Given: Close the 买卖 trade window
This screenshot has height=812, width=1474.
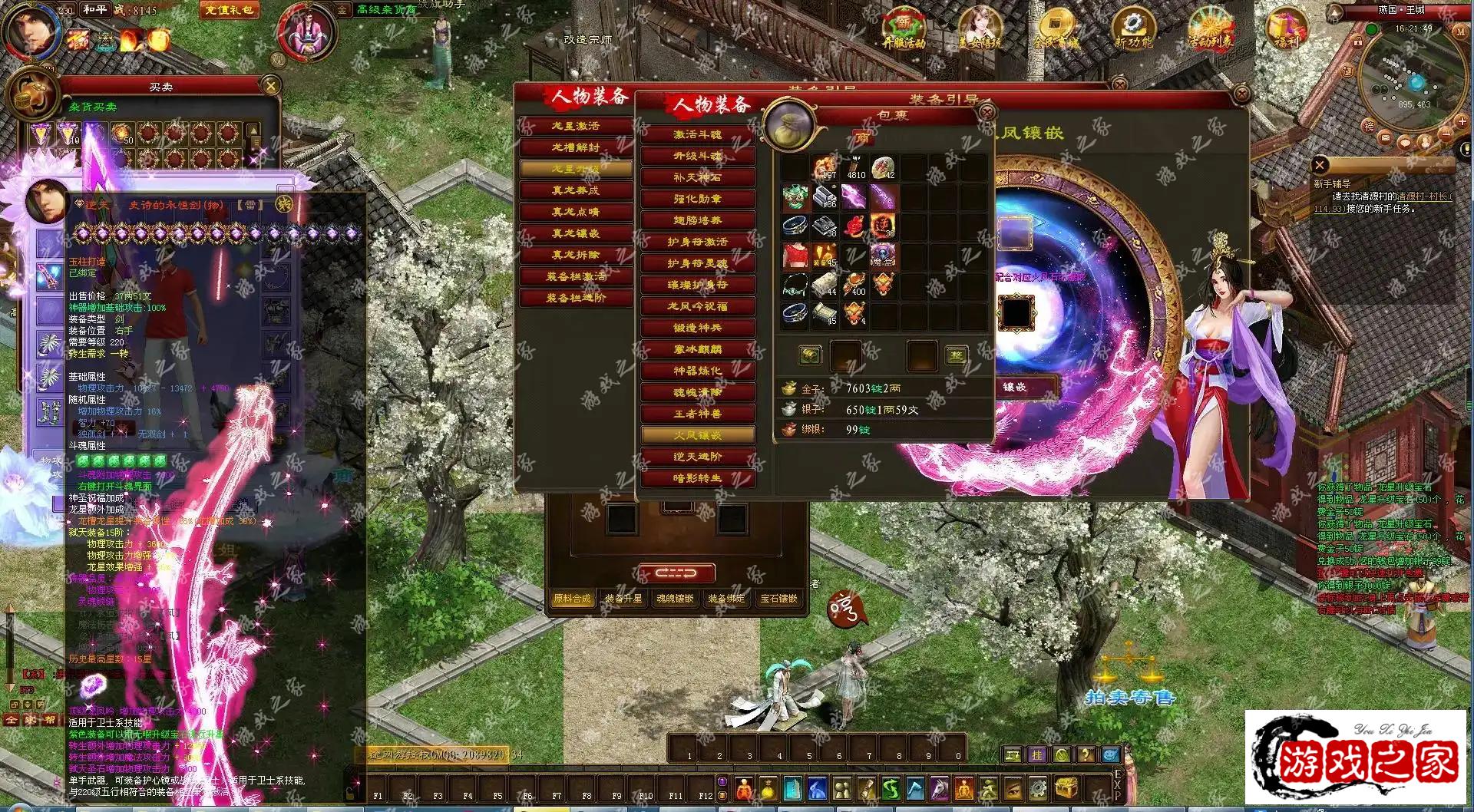Looking at the screenshot, I should tap(270, 85).
